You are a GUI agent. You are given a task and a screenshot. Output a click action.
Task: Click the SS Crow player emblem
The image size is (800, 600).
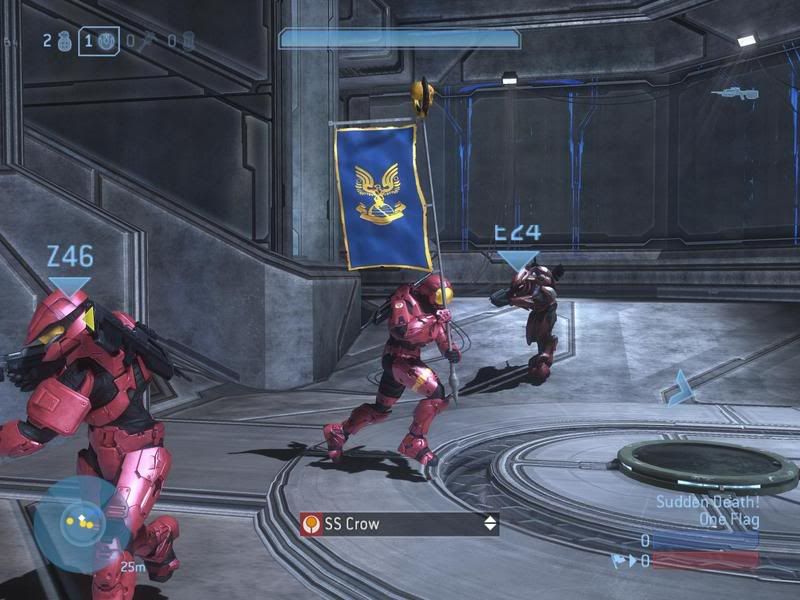[x=313, y=523]
